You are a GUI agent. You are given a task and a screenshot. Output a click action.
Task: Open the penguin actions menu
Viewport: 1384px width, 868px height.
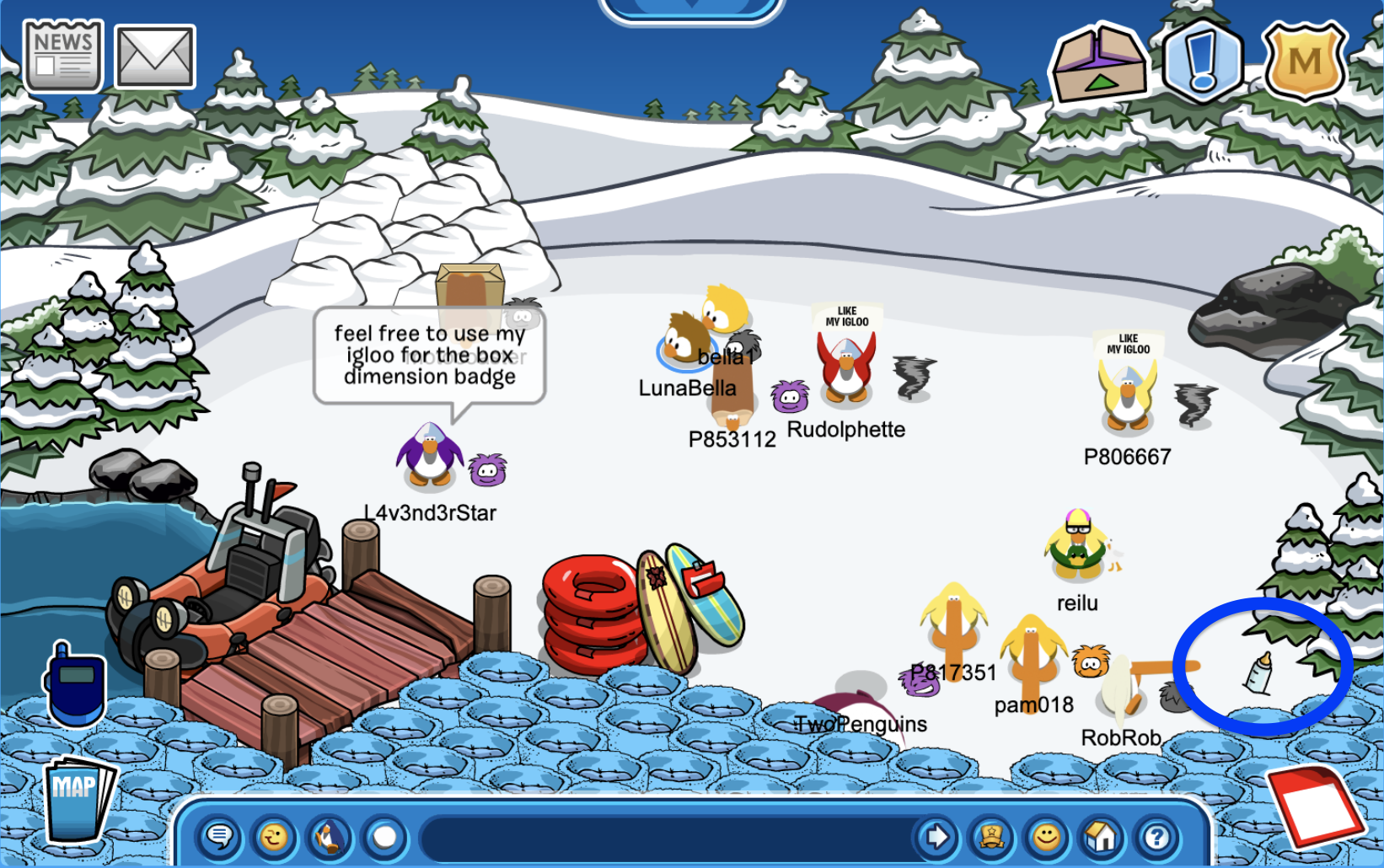[x=330, y=837]
